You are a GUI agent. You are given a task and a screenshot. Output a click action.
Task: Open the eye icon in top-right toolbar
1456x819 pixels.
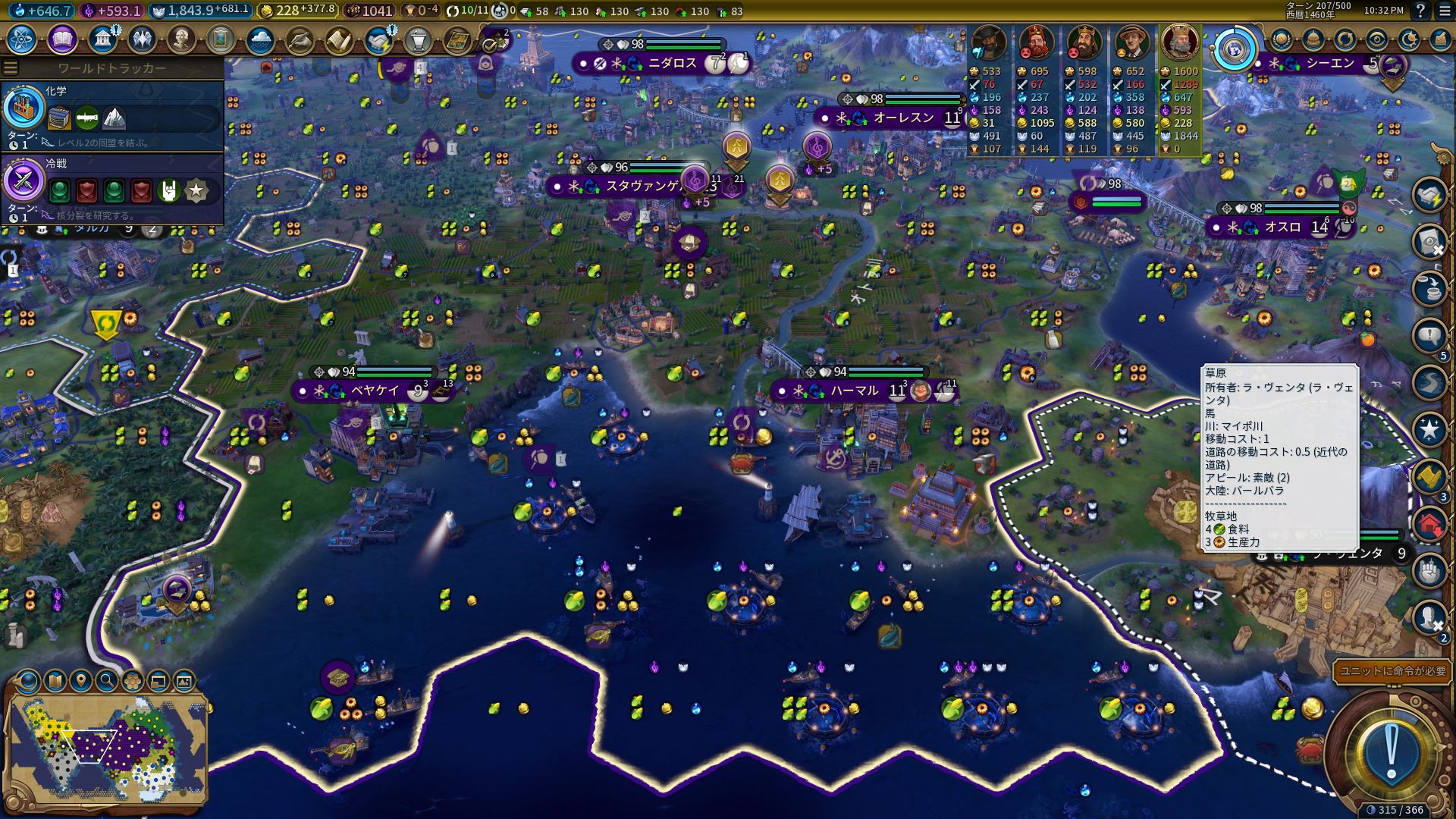click(1377, 39)
